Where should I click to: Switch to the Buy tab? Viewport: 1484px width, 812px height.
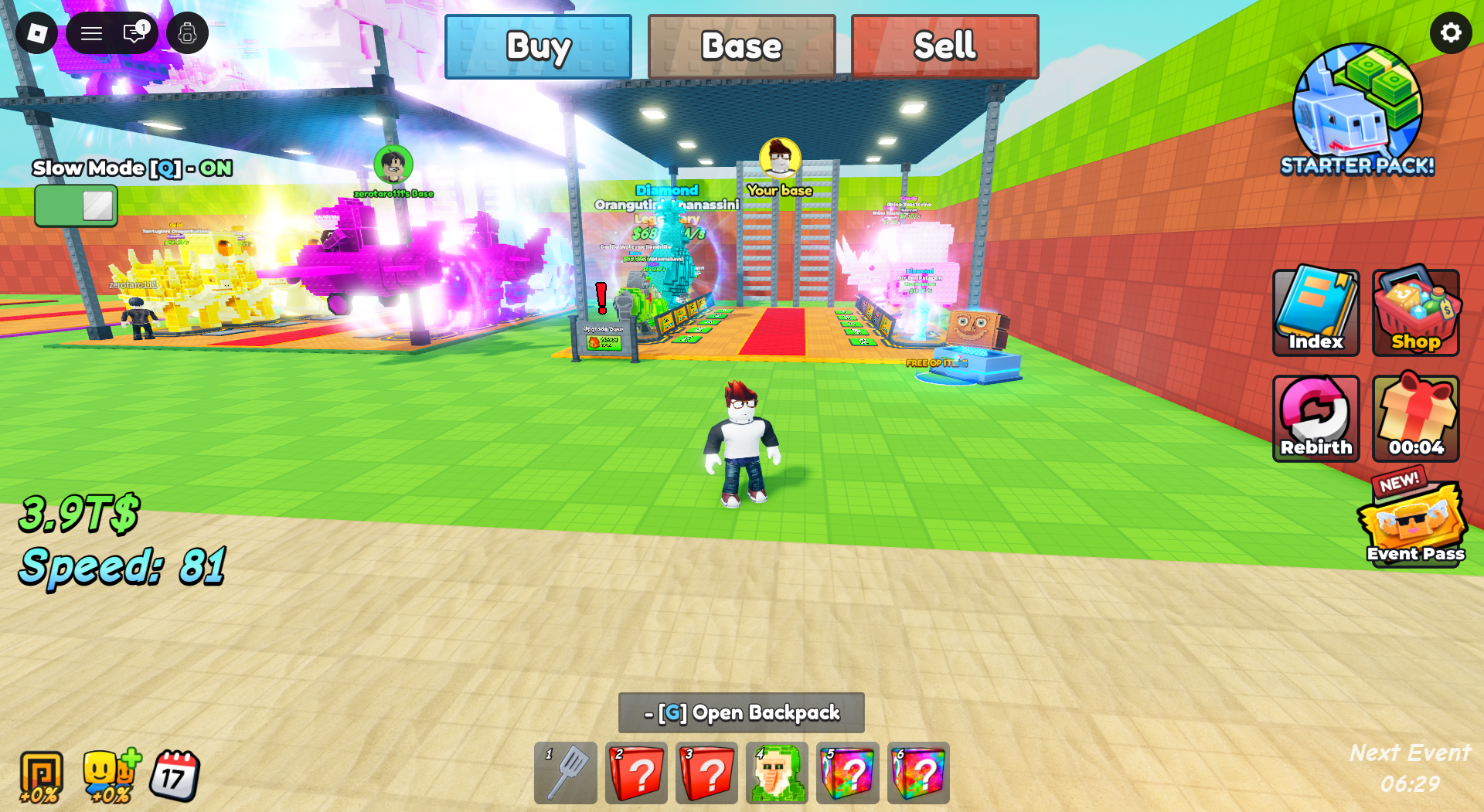[538, 46]
